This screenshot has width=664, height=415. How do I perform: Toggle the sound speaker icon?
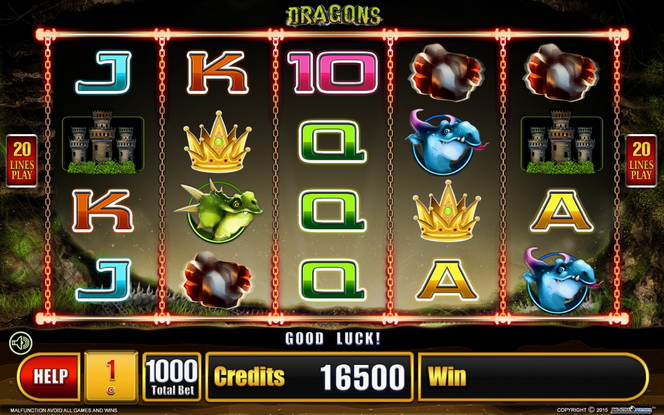tap(21, 344)
